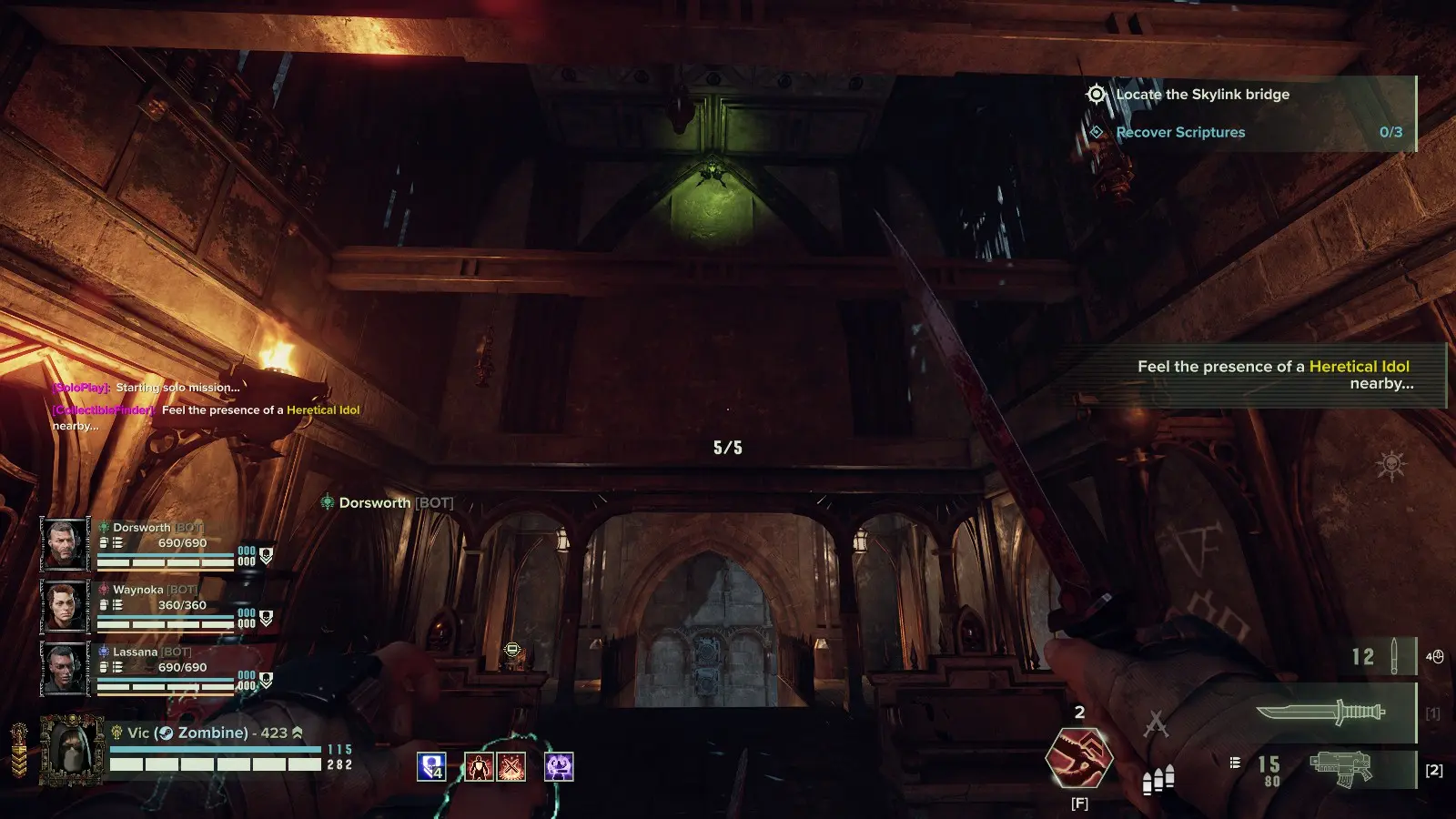The width and height of the screenshot is (1456, 819).
Task: Click the grenade count icon
Action: click(1392, 656)
